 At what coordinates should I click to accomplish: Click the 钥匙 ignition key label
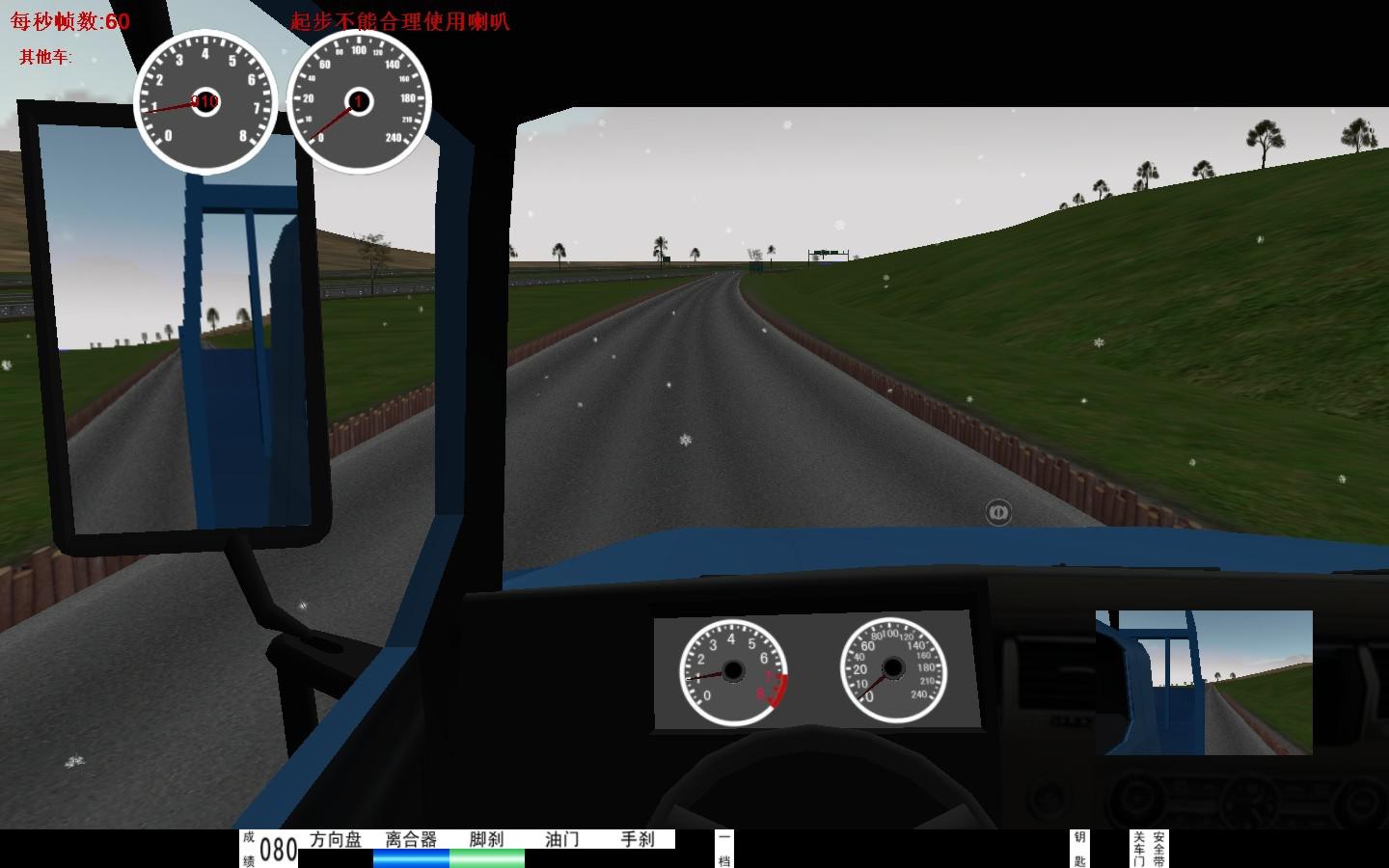click(1079, 849)
